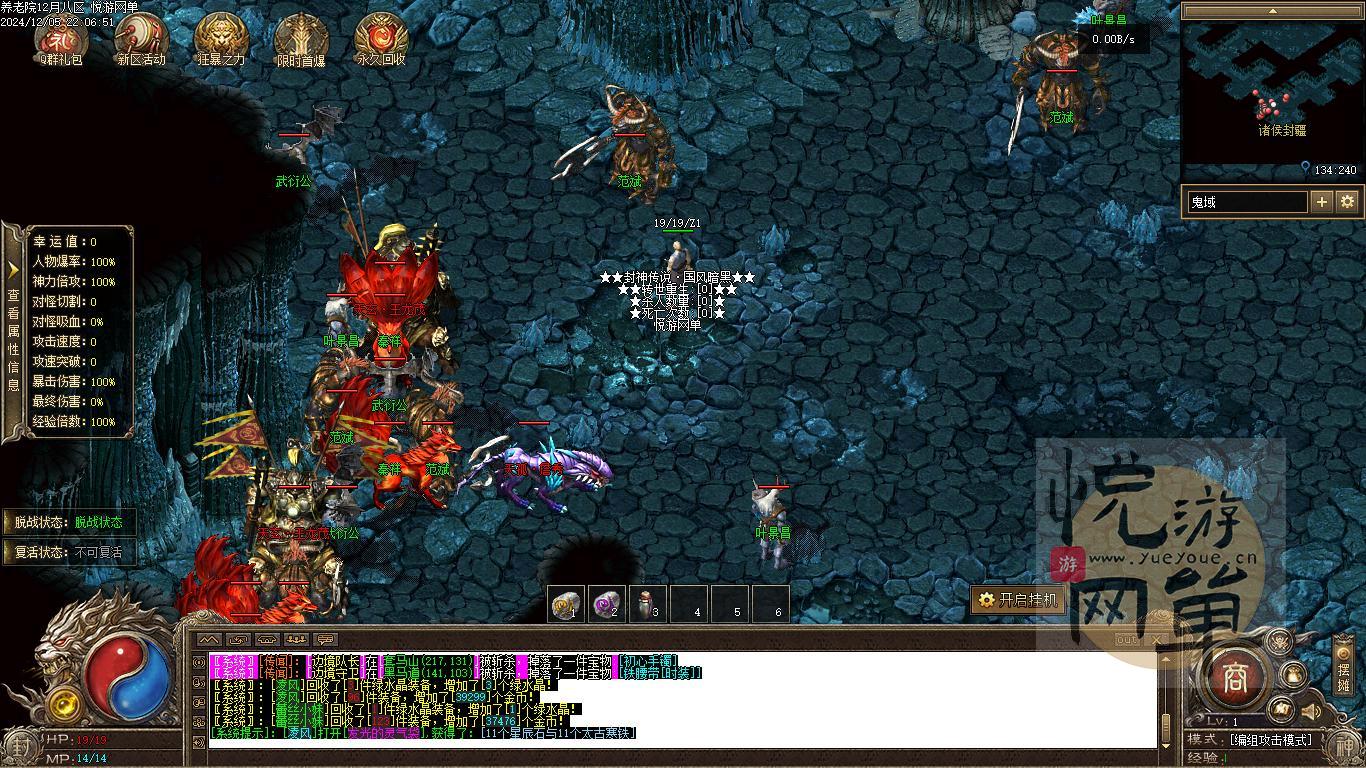This screenshot has height=768, width=1366.
Task: Activate the 狂暴之力 icon
Action: (x=221, y=39)
